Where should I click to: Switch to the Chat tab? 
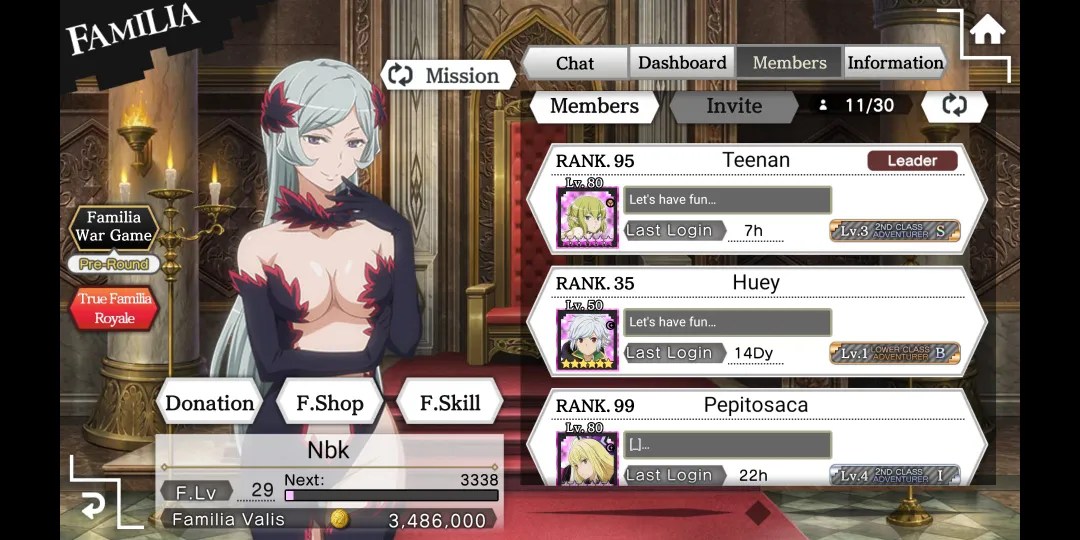(x=575, y=63)
